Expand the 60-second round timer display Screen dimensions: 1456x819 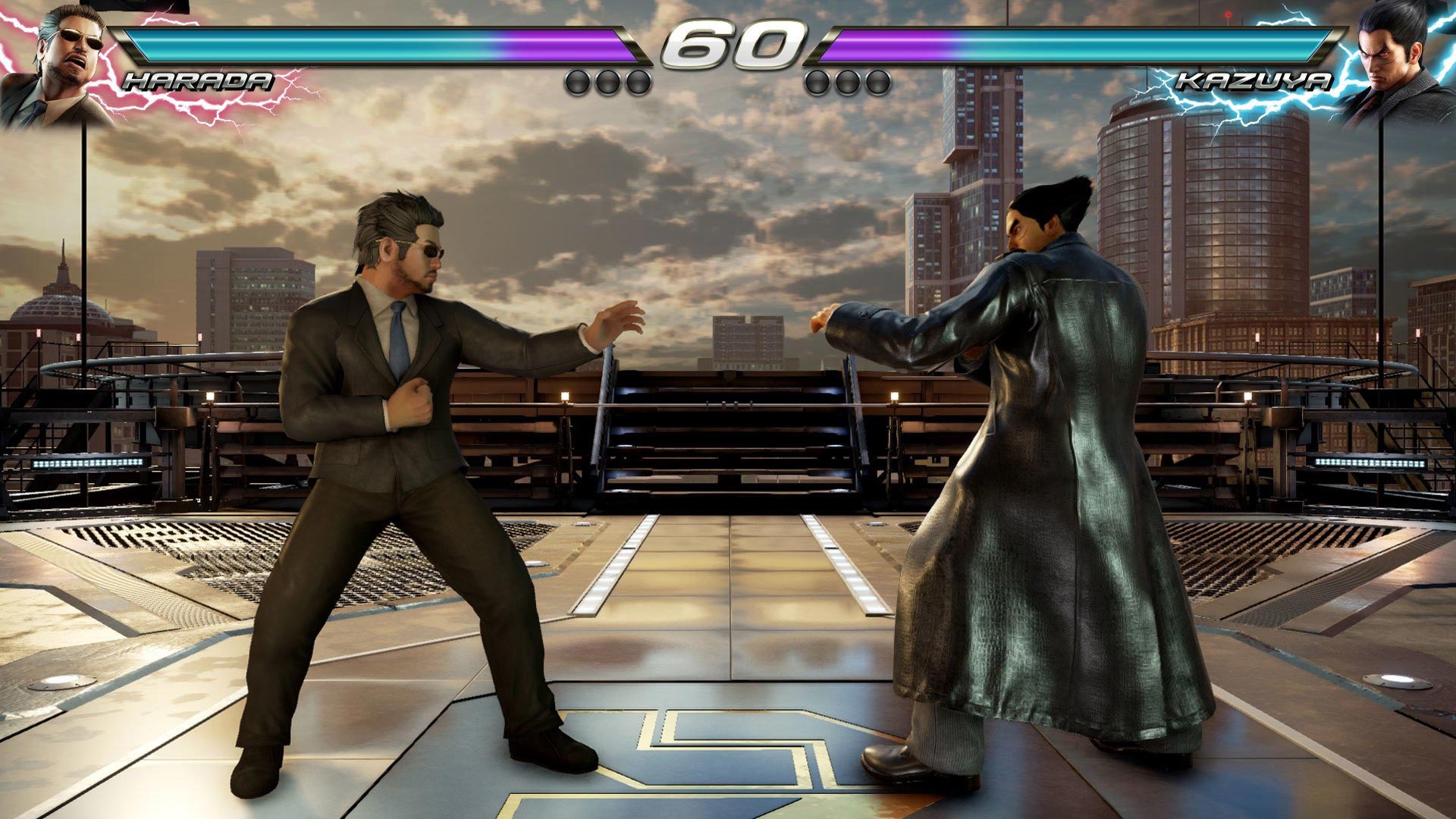coord(726,43)
